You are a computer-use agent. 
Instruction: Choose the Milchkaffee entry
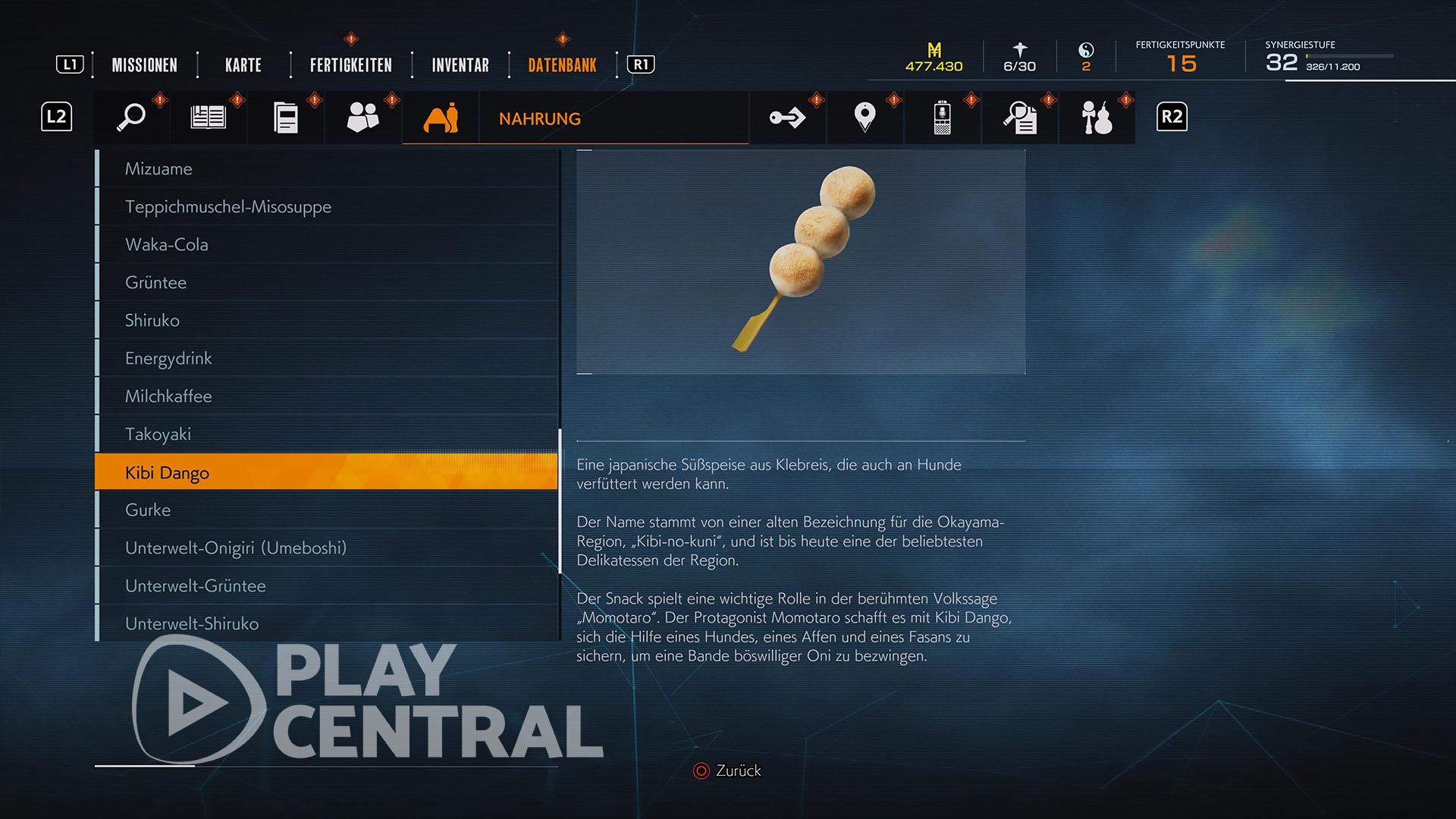(x=168, y=397)
